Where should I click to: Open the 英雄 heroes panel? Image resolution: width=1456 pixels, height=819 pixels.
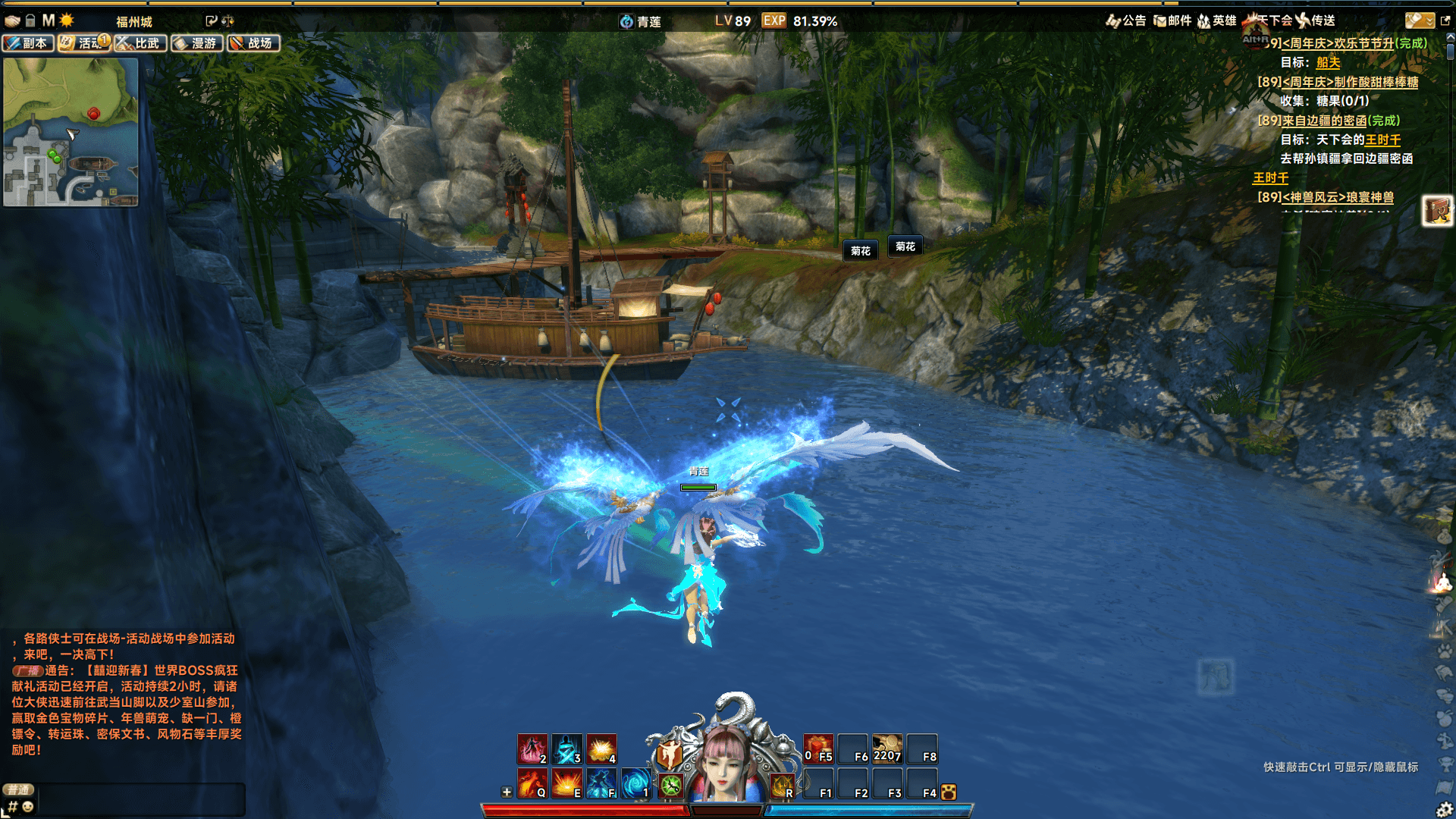[x=1216, y=20]
